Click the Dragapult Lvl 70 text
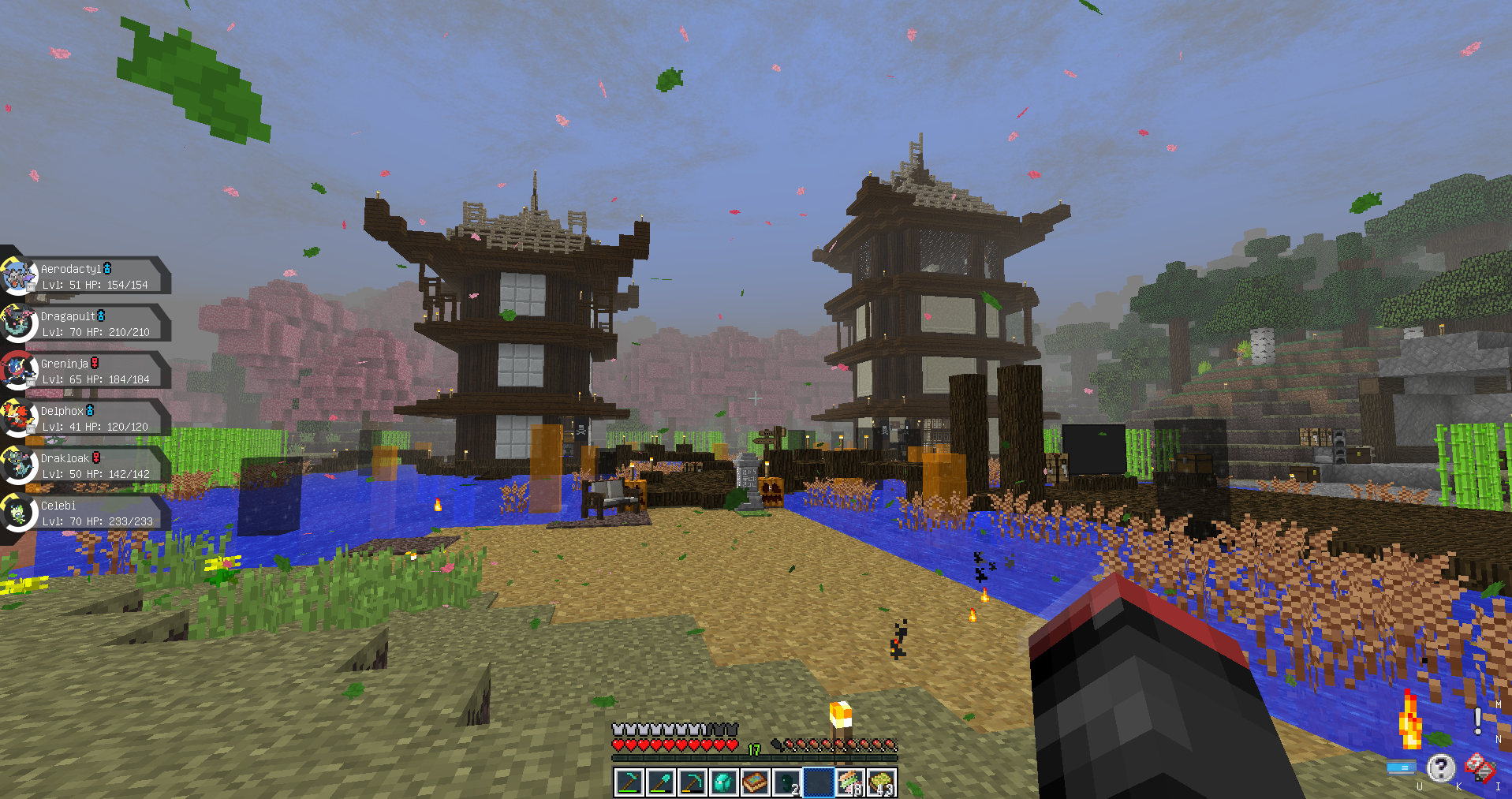Image resolution: width=1512 pixels, height=799 pixels. coord(96,332)
